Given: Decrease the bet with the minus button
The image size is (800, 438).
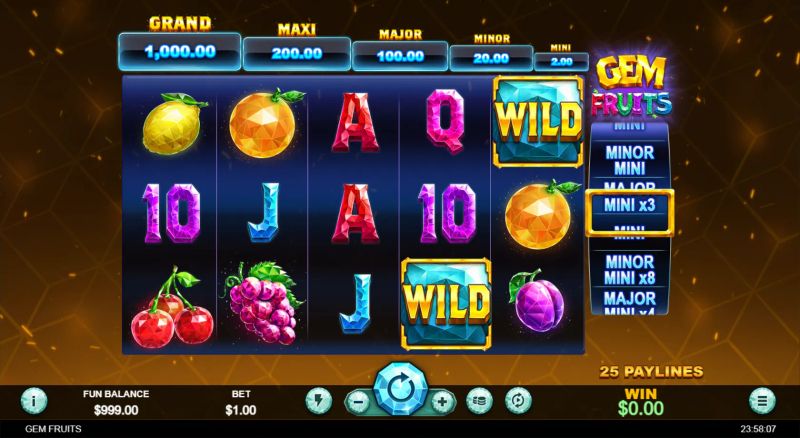Looking at the screenshot, I should [x=359, y=401].
